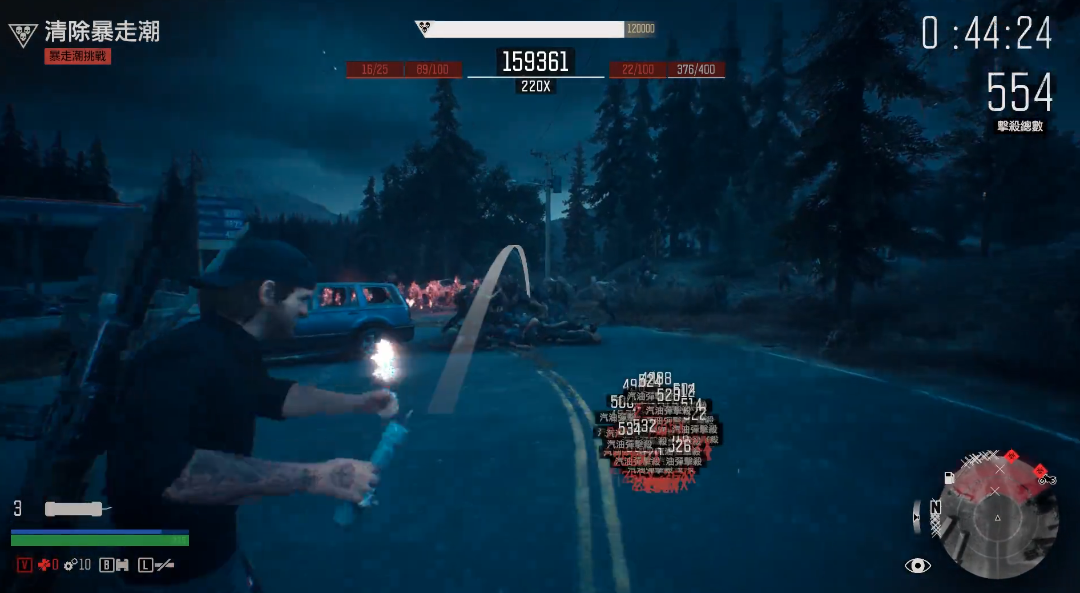Select the bandage item icon
The height and width of the screenshot is (593, 1080).
point(122,565)
